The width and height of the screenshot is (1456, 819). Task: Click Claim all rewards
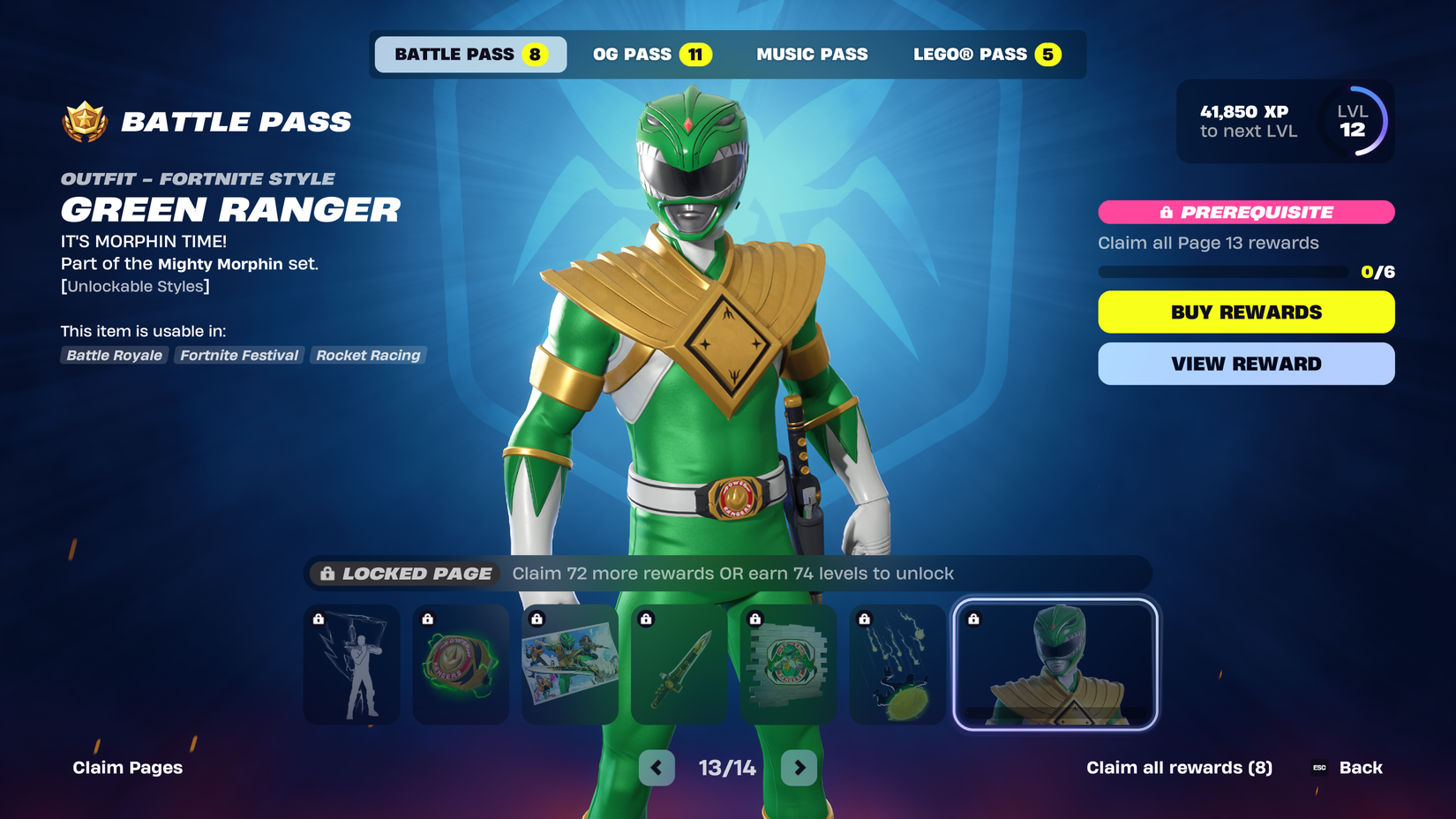tap(1179, 767)
